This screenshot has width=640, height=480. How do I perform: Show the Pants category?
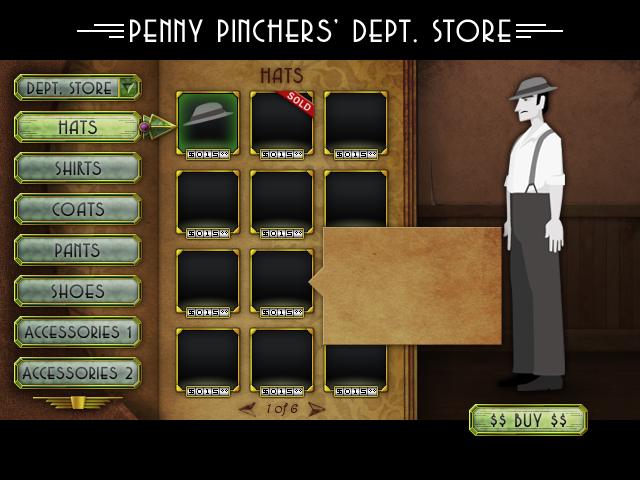(x=77, y=250)
